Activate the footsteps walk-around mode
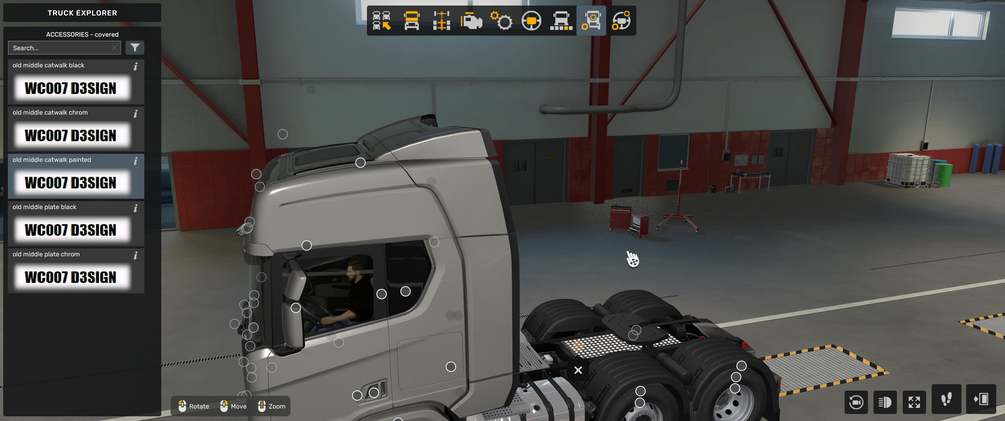Screen dimensions: 1005x421 pyautogui.click(x=946, y=400)
